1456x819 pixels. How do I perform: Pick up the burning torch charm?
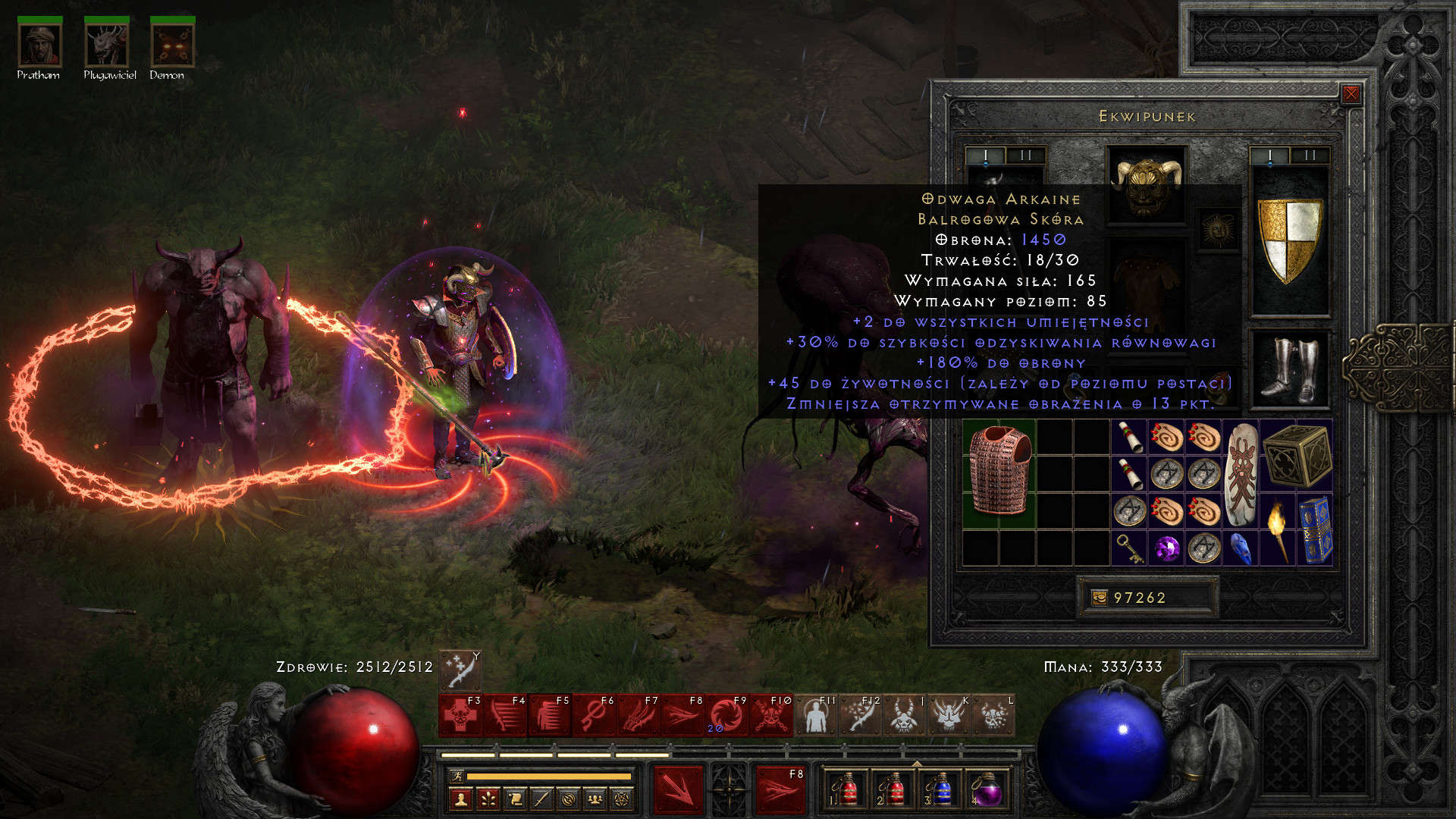(x=1278, y=529)
